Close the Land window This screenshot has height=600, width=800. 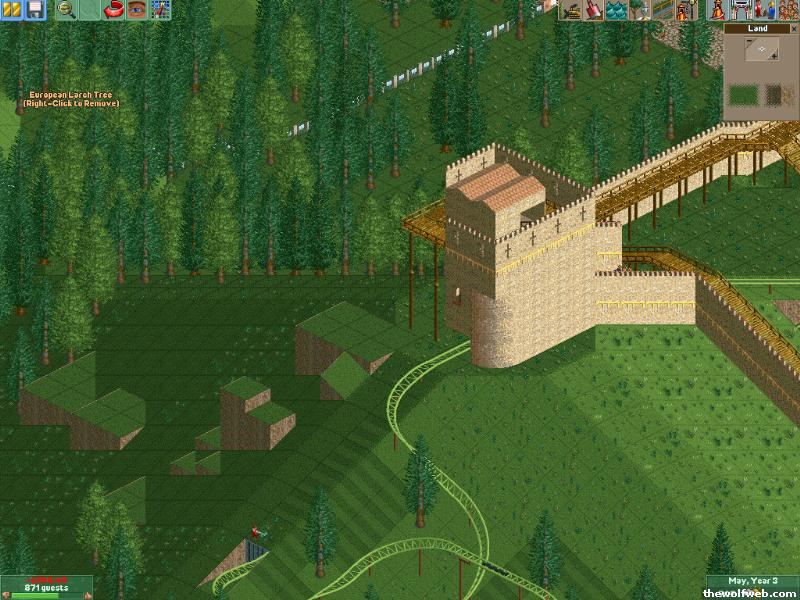pos(792,29)
